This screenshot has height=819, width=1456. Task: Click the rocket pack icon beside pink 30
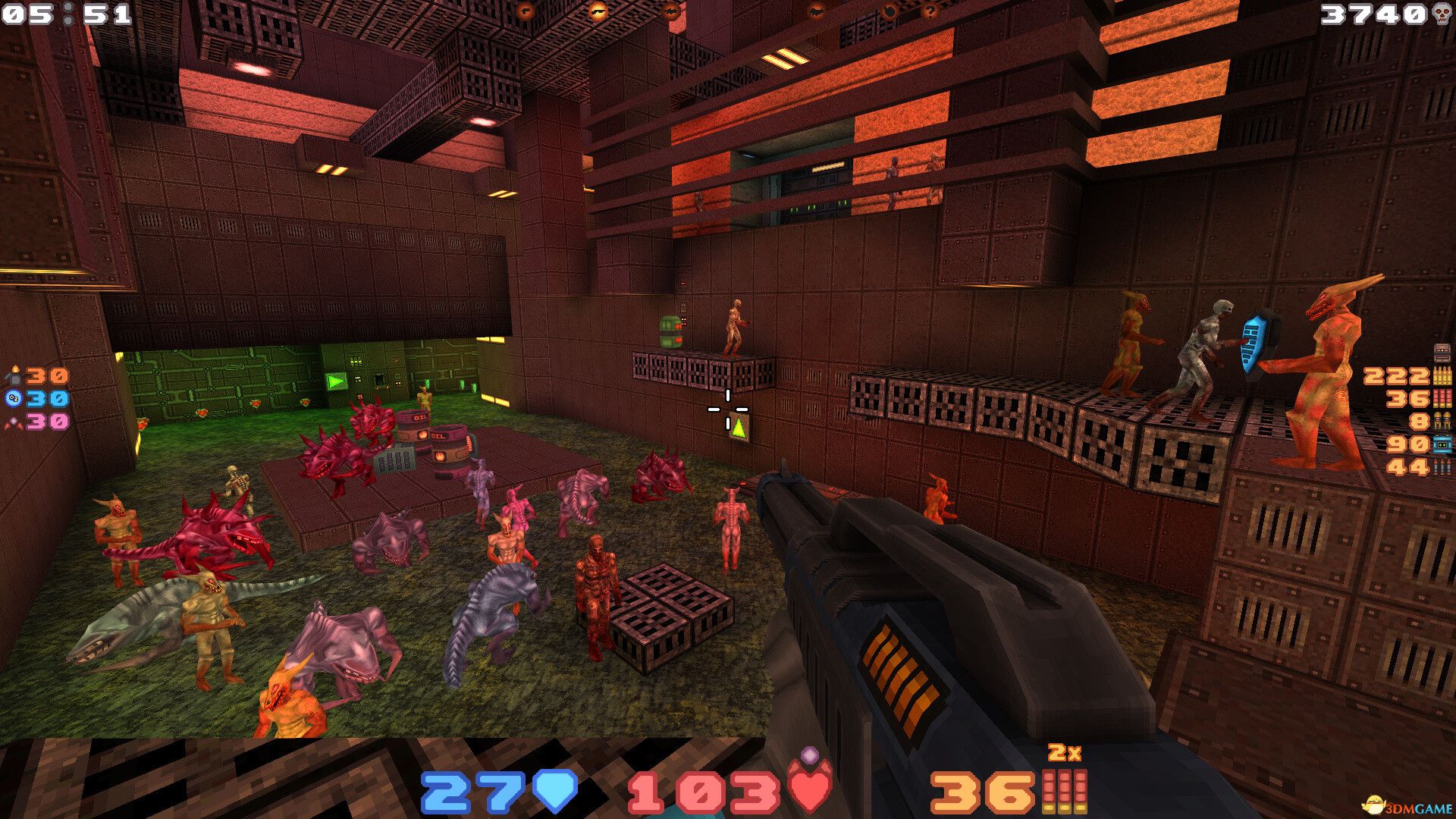(x=13, y=423)
